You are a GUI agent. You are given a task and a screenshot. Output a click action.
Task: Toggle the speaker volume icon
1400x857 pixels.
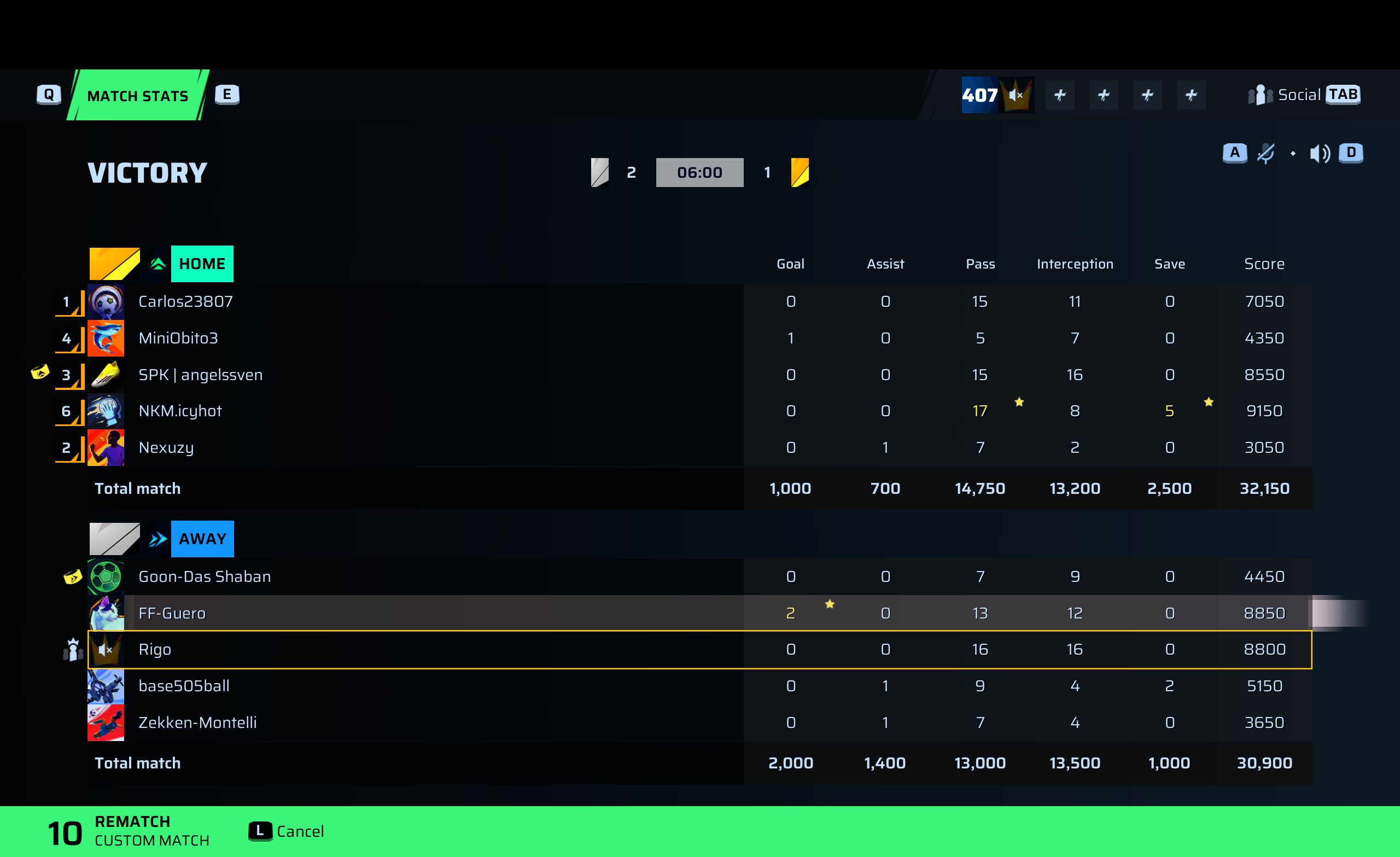tap(1319, 153)
